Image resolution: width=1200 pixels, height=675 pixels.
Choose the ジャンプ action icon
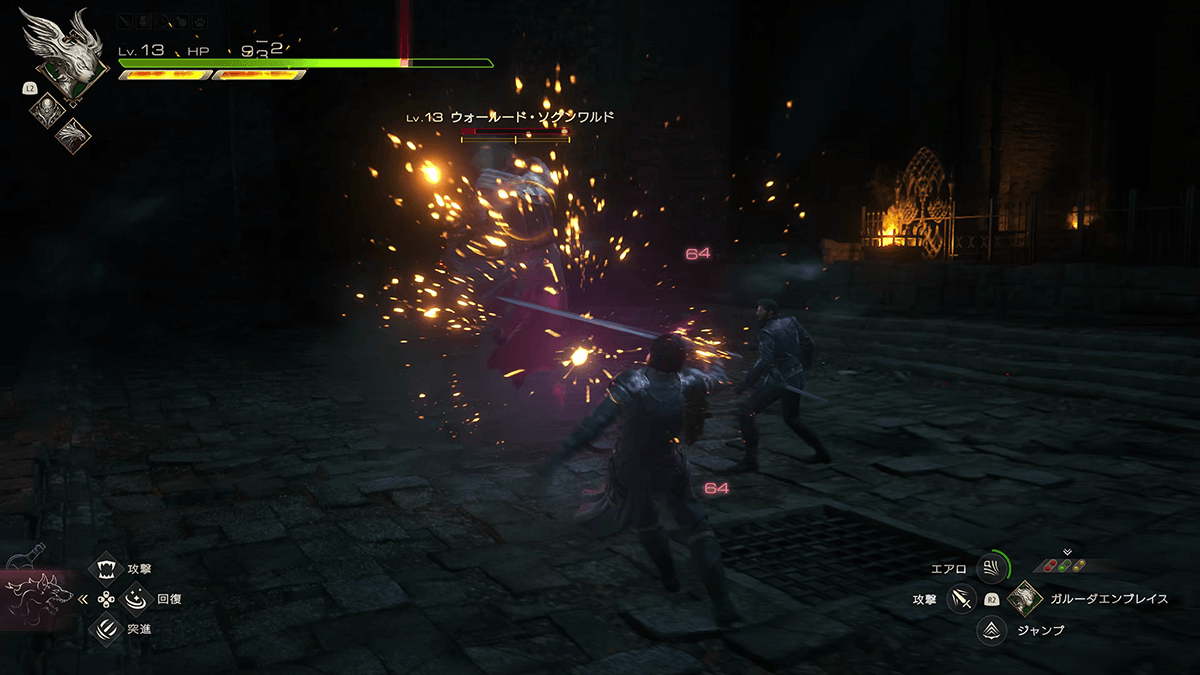991,630
